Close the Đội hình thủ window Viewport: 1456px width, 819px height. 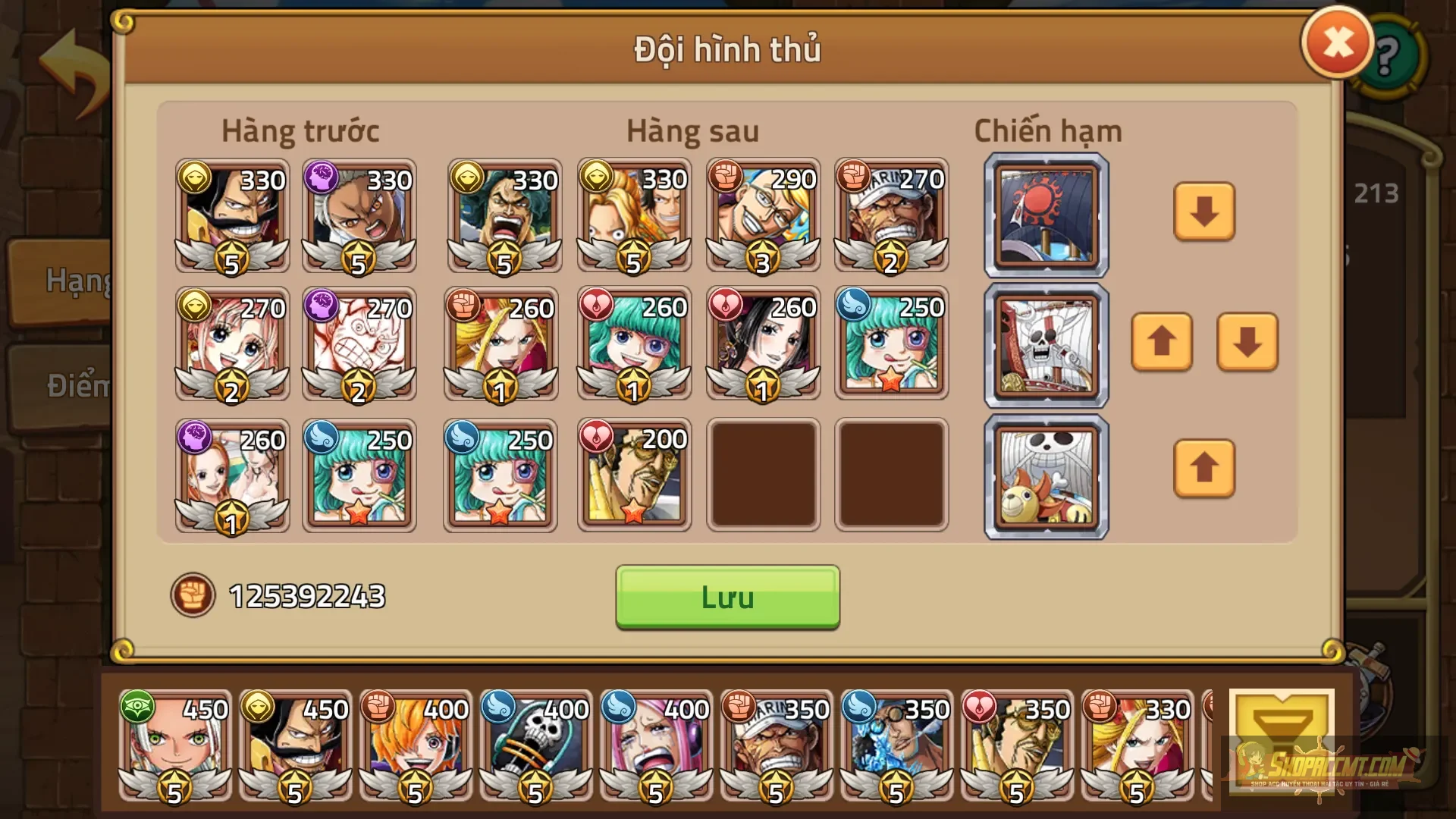[x=1337, y=43]
